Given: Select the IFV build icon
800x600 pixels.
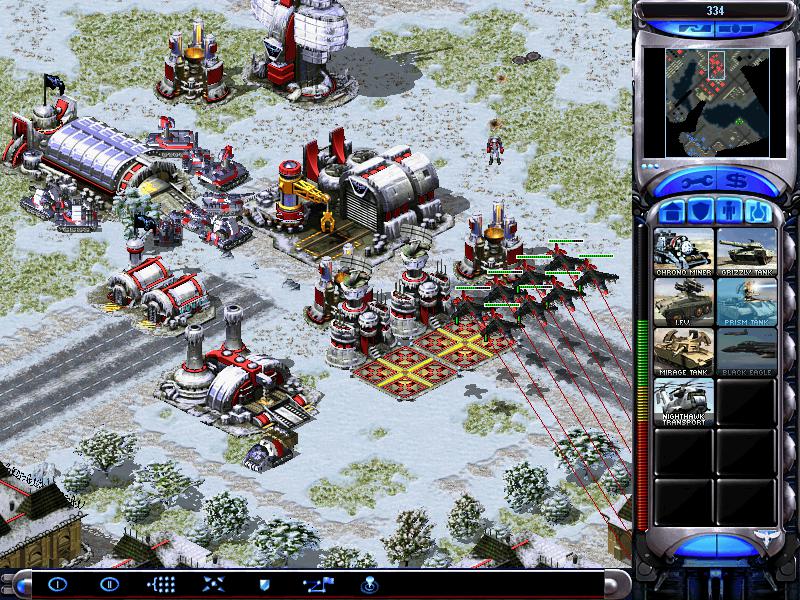Looking at the screenshot, I should [684, 302].
